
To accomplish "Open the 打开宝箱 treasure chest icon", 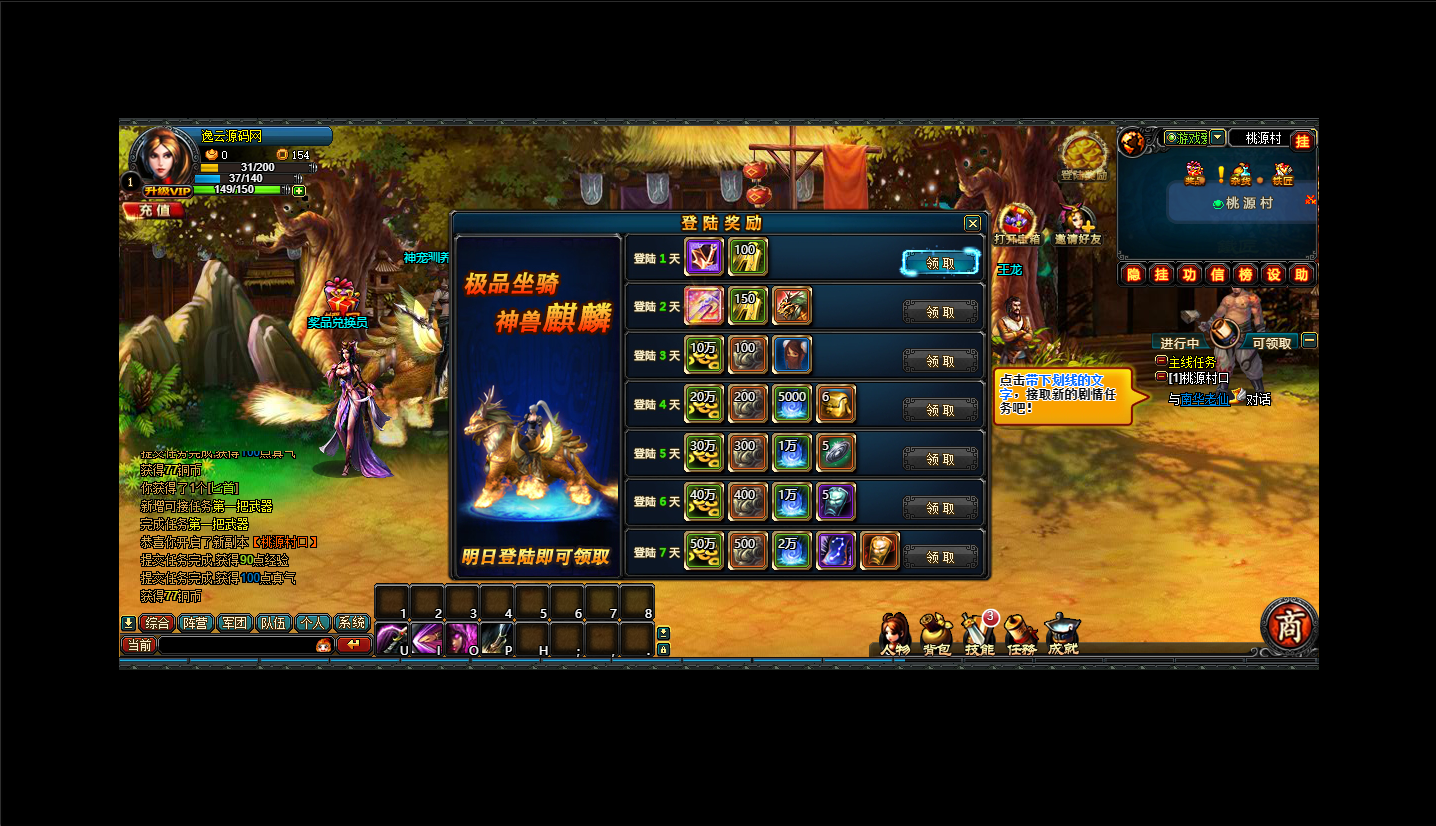I will tap(1017, 225).
